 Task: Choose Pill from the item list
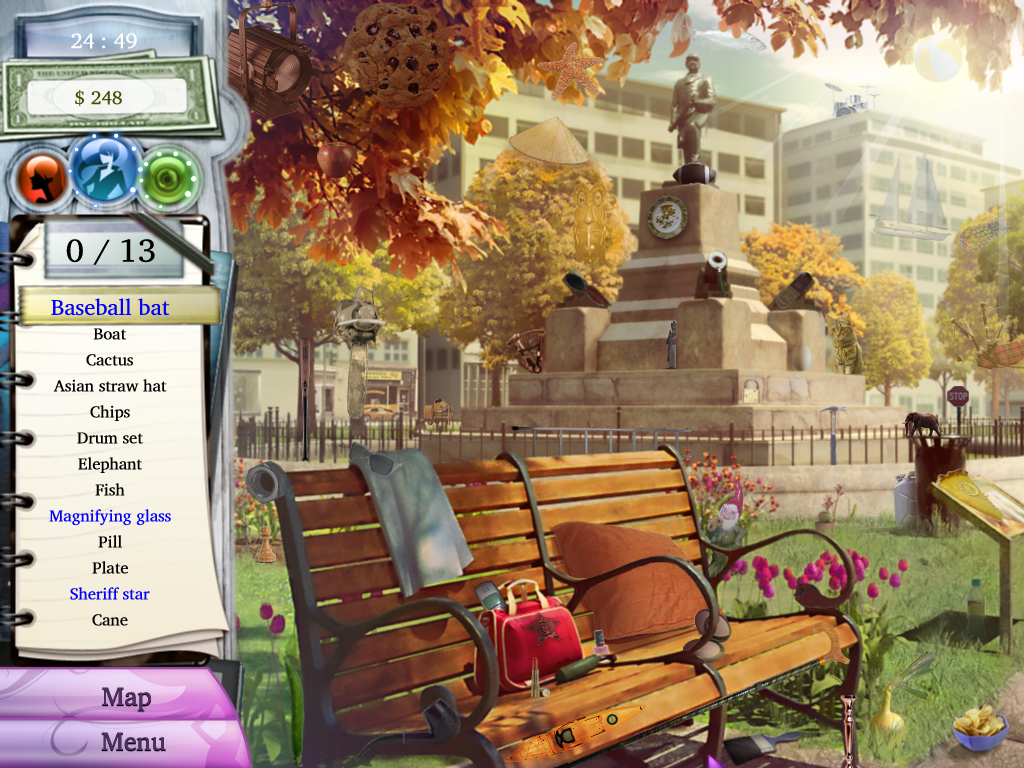point(110,542)
